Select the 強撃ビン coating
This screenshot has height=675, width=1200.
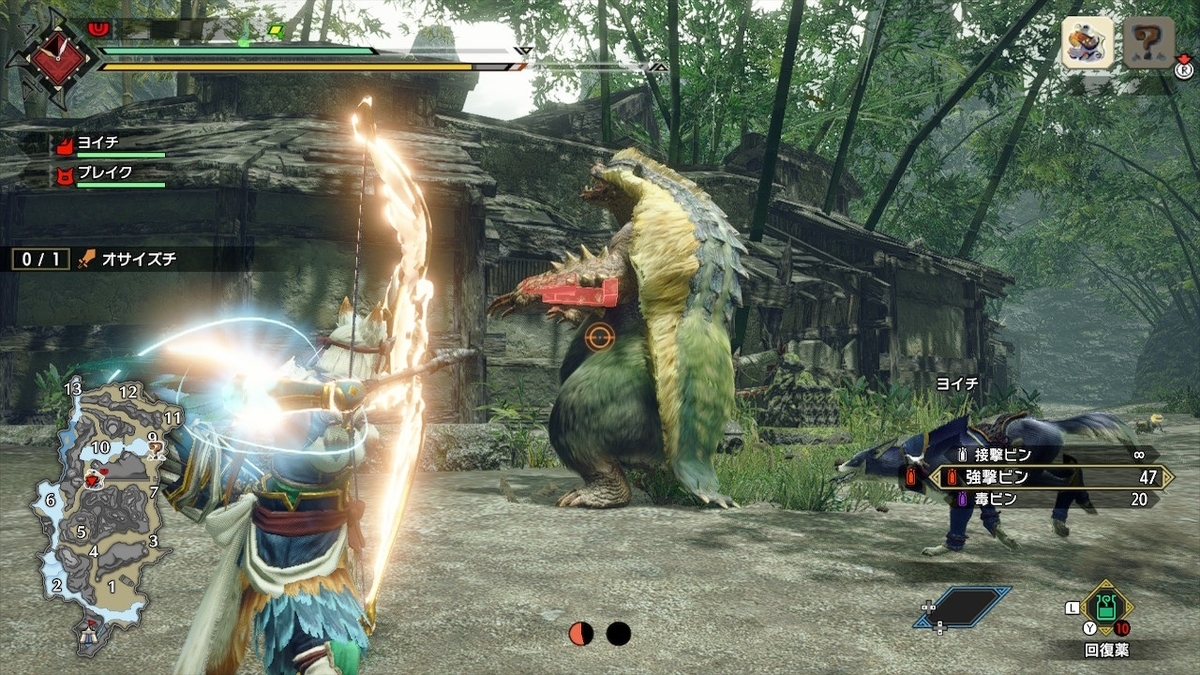[x=1046, y=477]
